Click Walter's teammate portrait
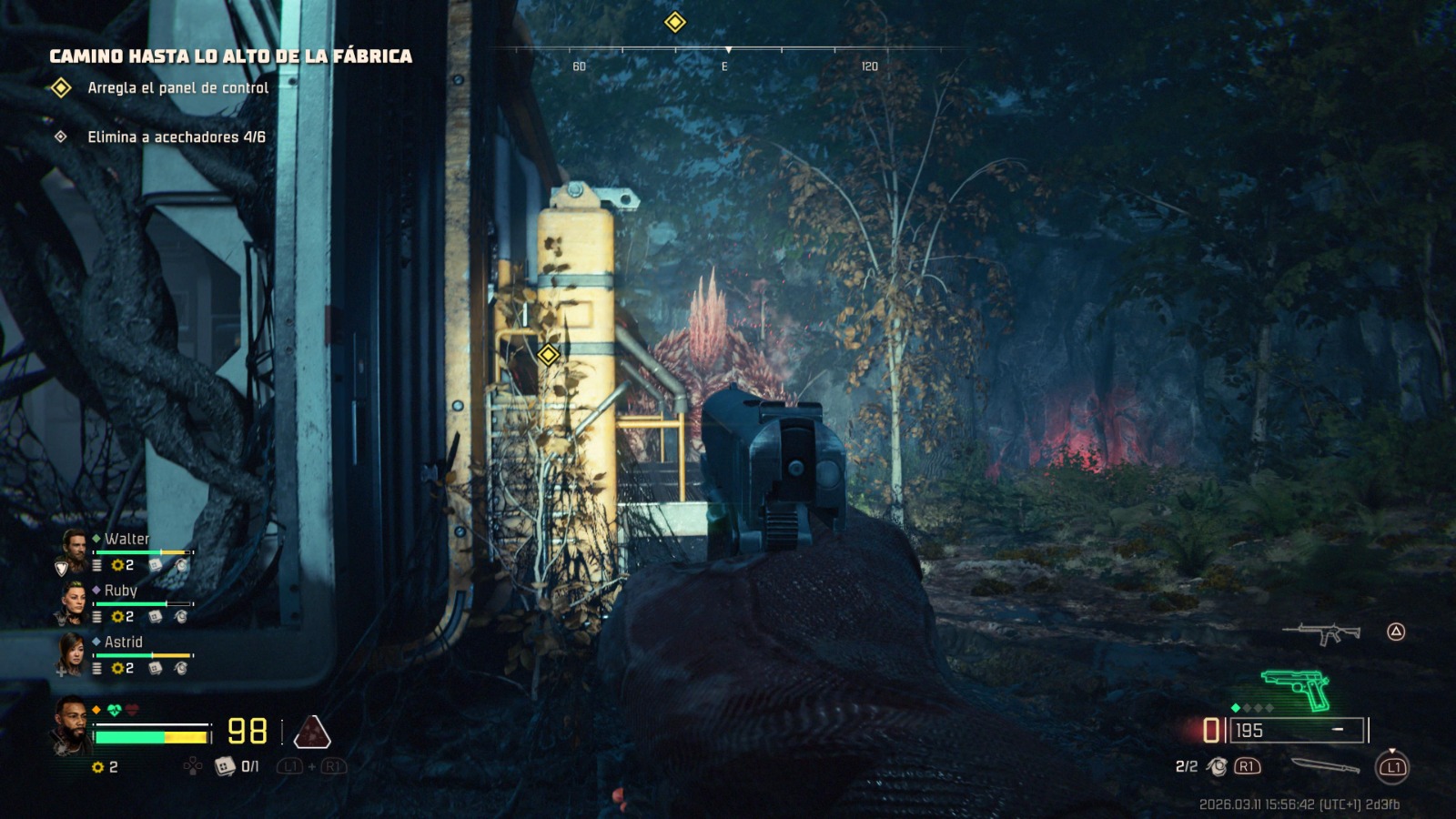The height and width of the screenshot is (819, 1456). 73,546
